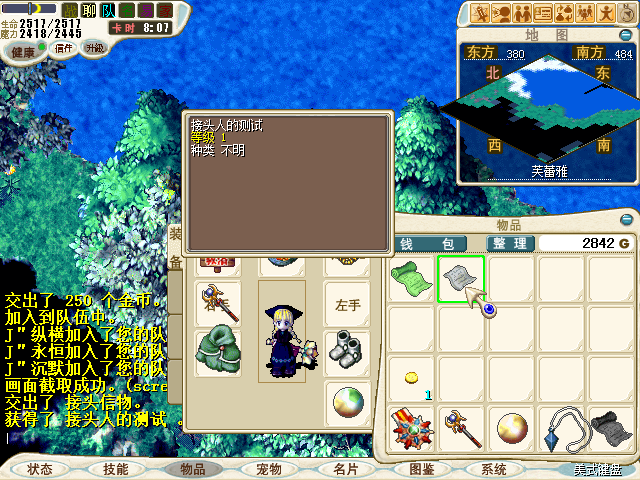The height and width of the screenshot is (480, 640).
Task: Select the red star medal item
Action: click(411, 428)
